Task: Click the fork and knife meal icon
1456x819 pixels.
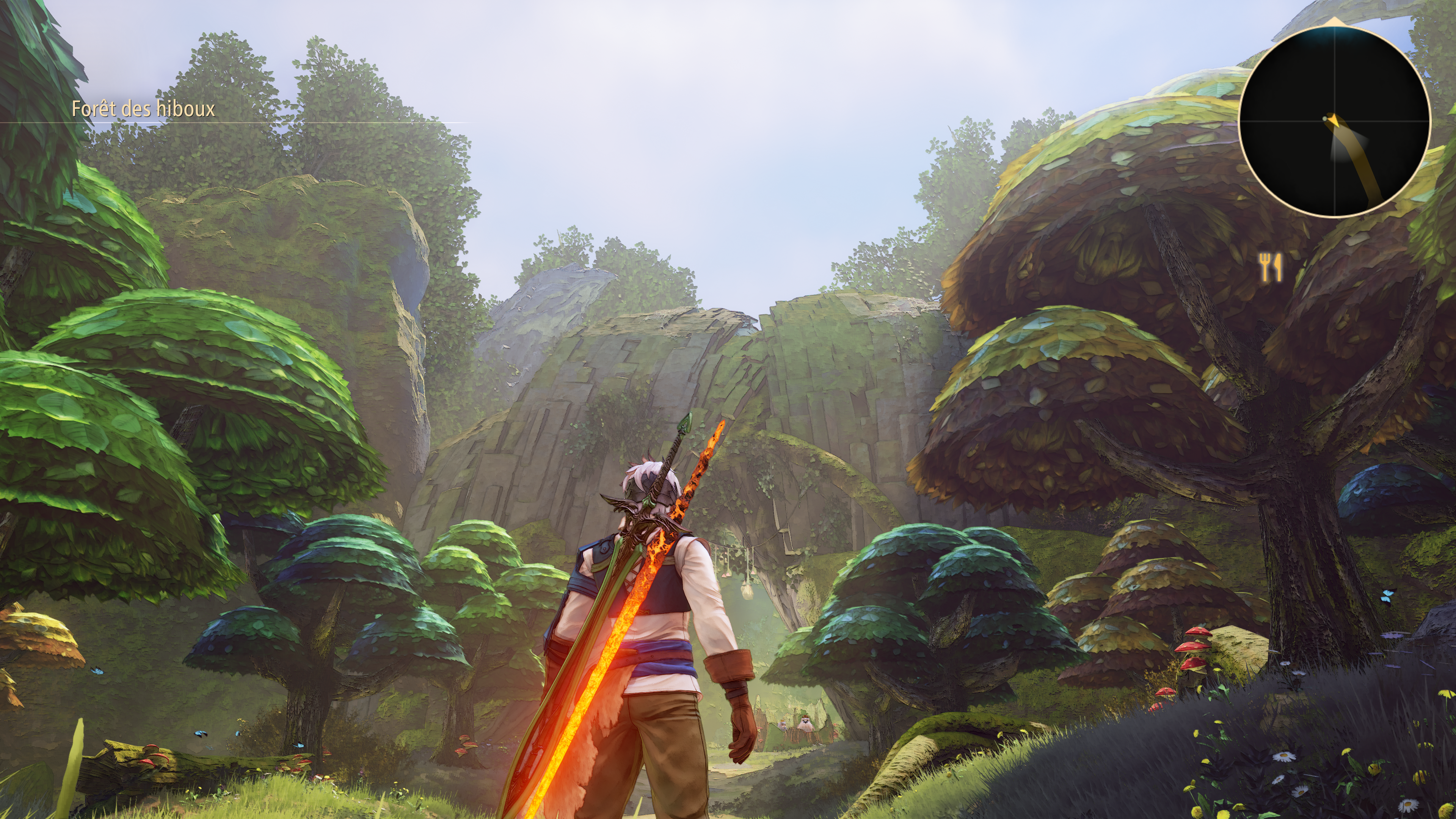Action: [x=1271, y=267]
